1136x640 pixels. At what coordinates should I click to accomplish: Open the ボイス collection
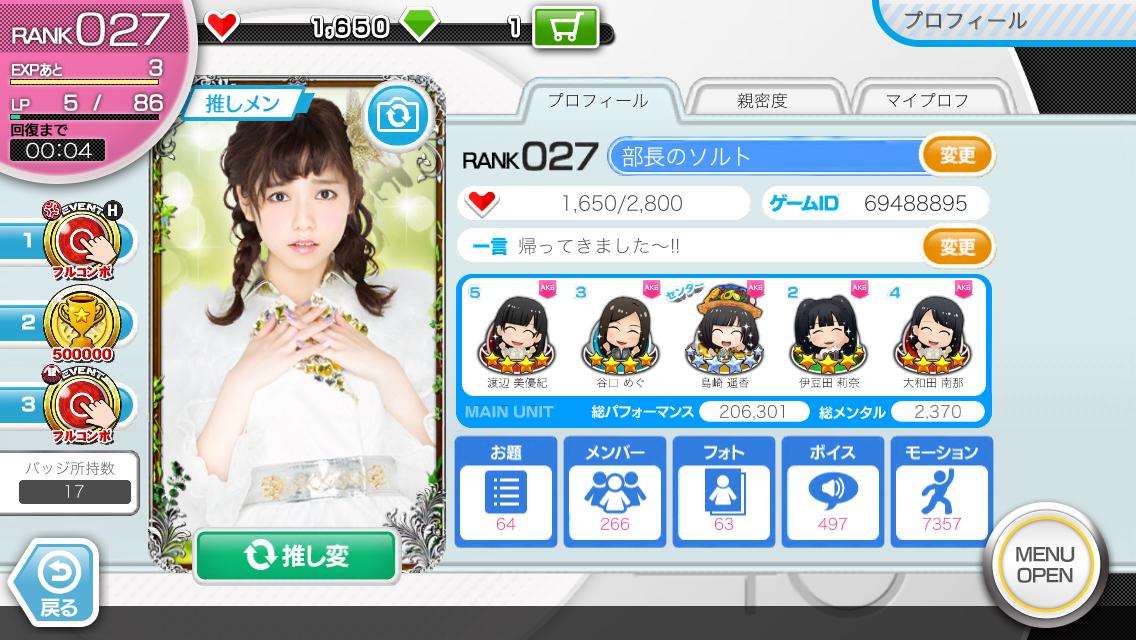tap(832, 491)
